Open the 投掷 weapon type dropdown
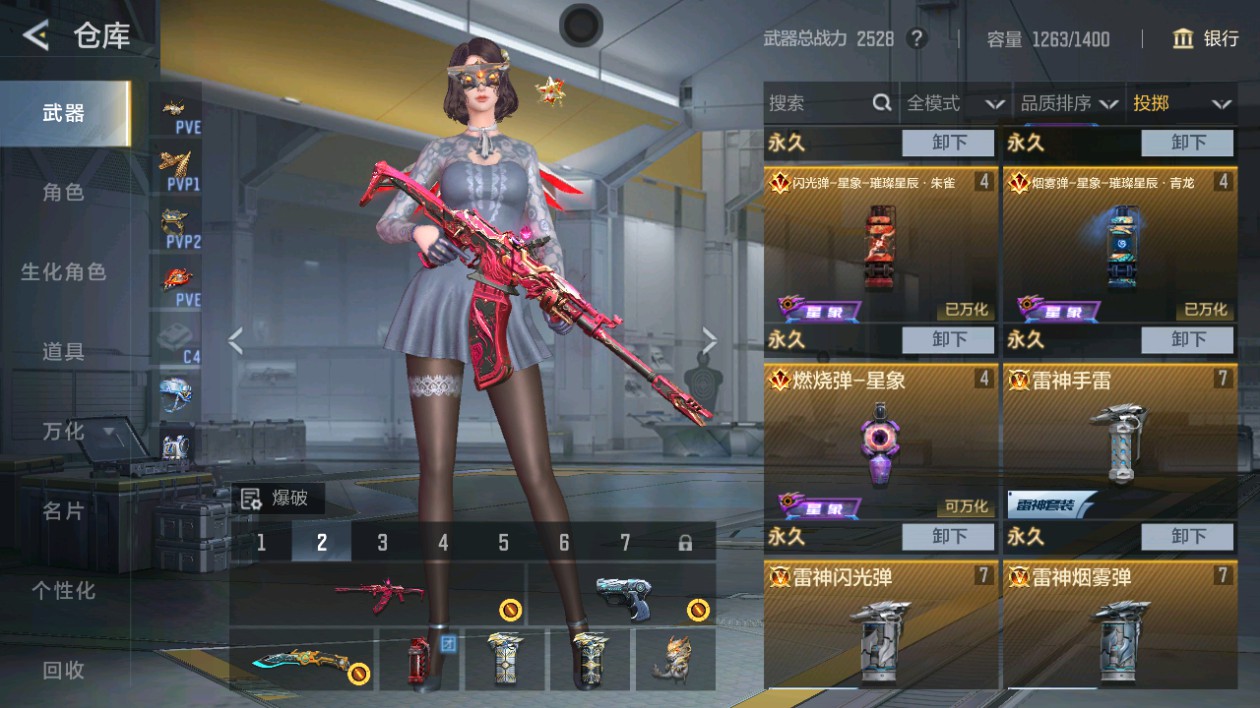The height and width of the screenshot is (708, 1260). click(1181, 103)
